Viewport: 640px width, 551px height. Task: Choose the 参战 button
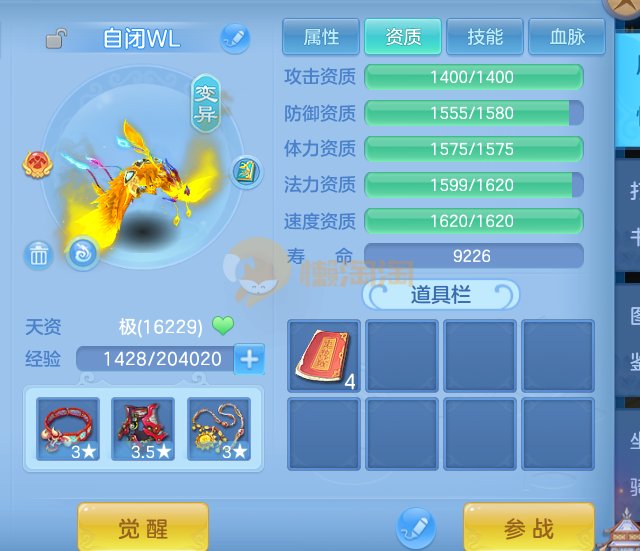pos(528,528)
